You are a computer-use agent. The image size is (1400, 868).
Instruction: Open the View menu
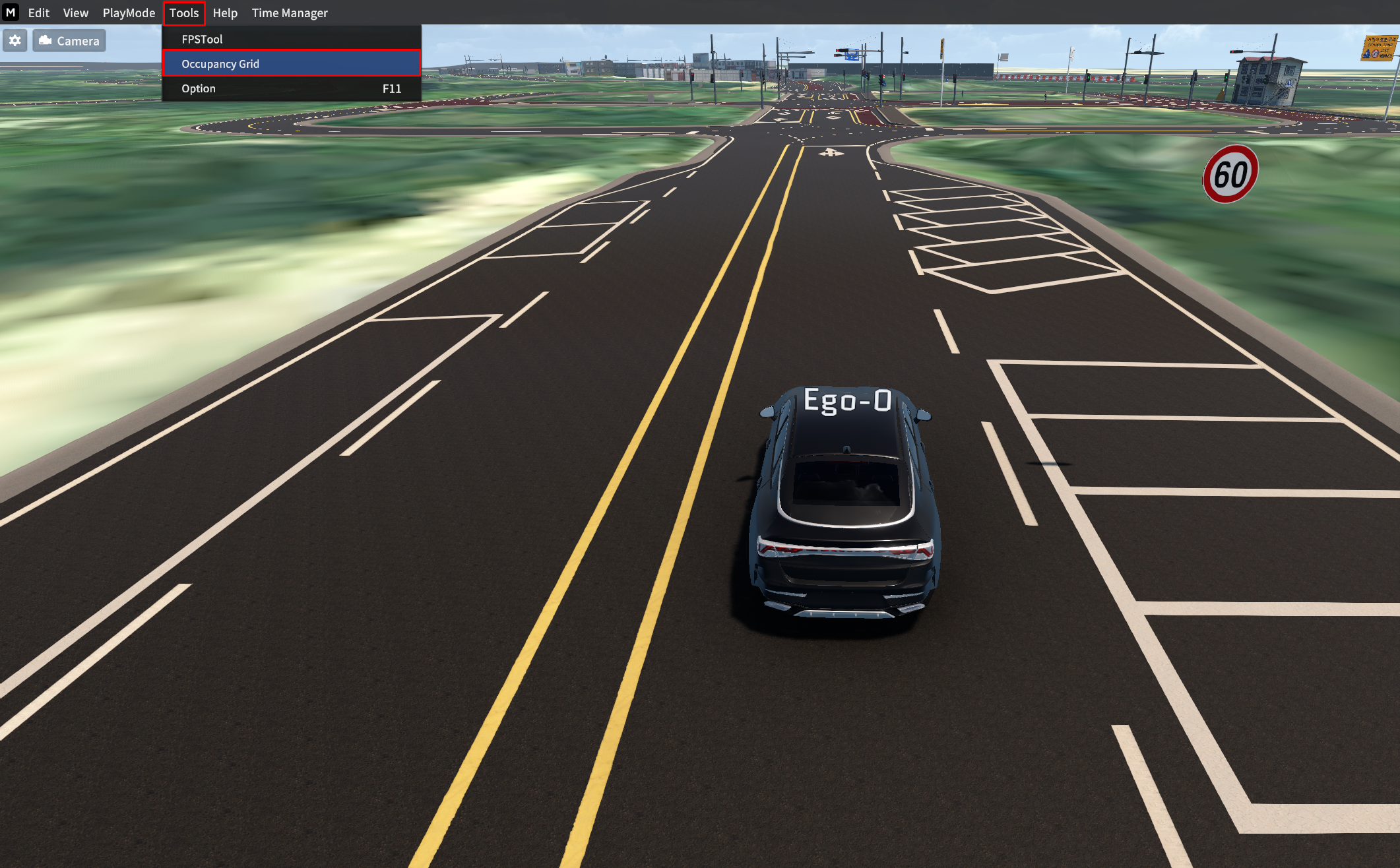(x=75, y=13)
